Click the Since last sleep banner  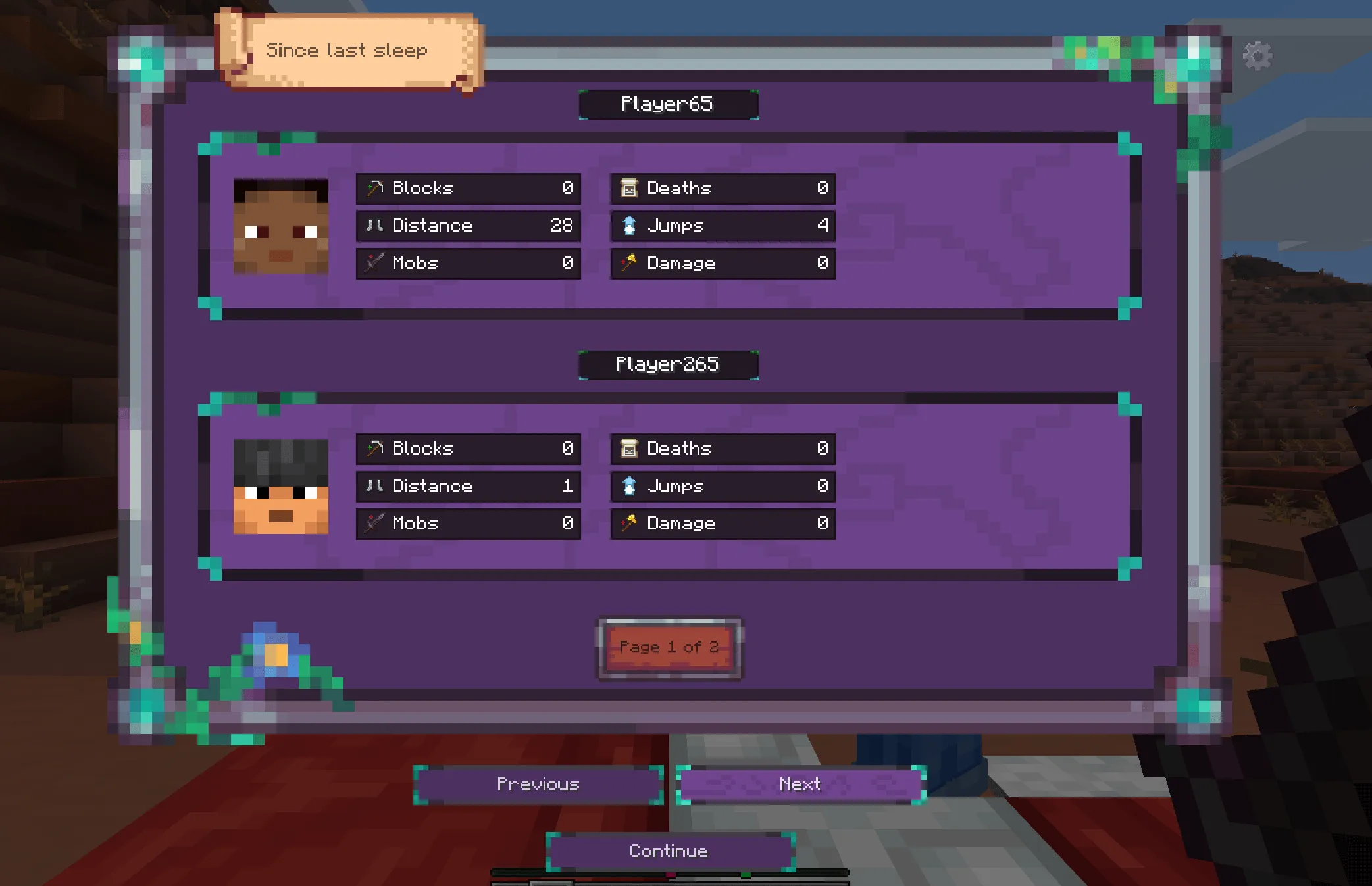[347, 50]
